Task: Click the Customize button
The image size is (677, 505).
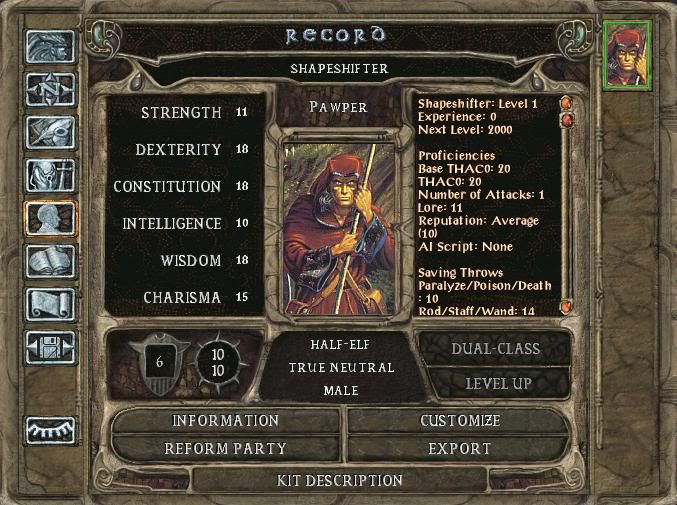Action: (460, 421)
